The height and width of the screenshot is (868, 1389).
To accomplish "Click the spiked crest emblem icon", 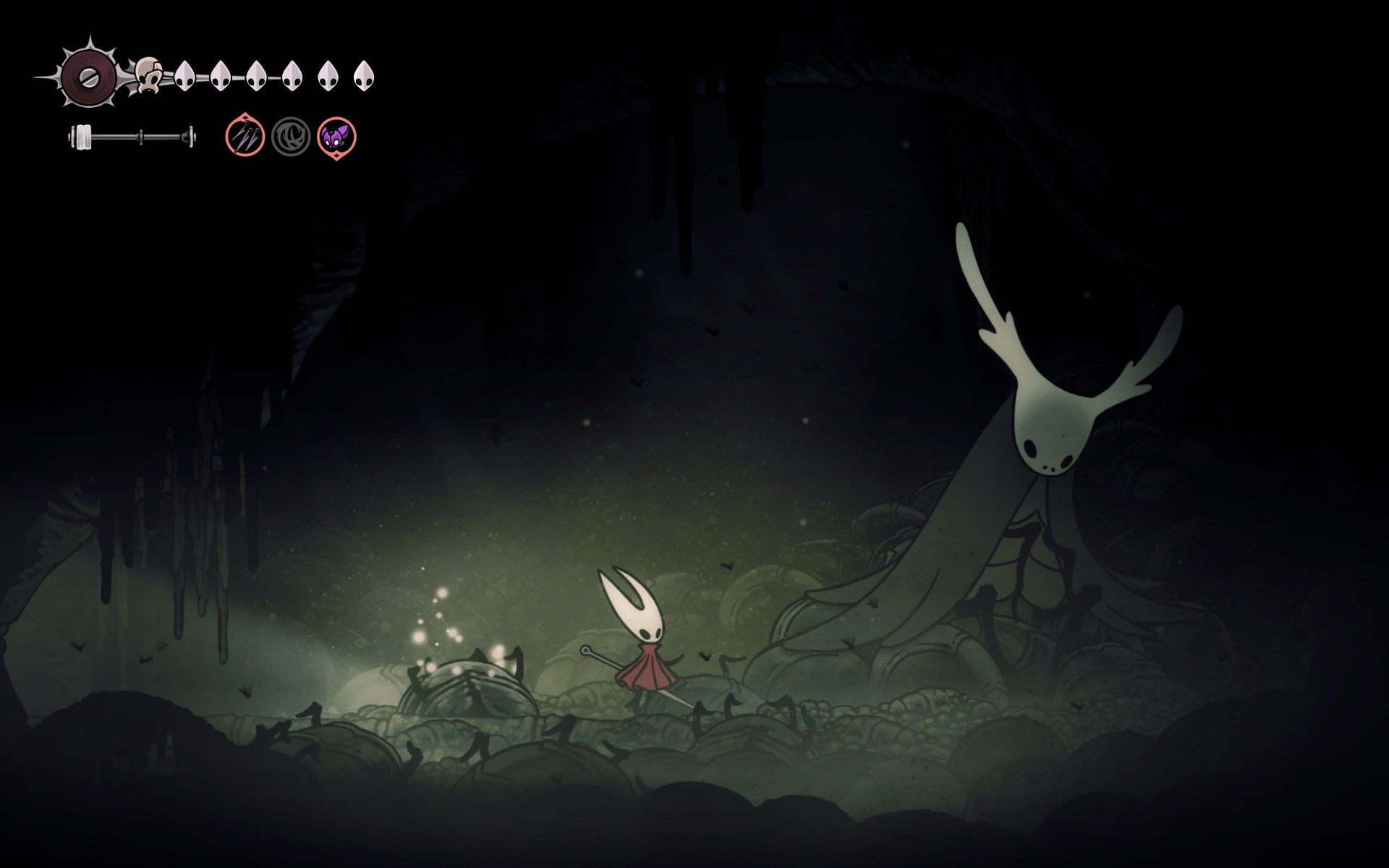I will click(88, 77).
